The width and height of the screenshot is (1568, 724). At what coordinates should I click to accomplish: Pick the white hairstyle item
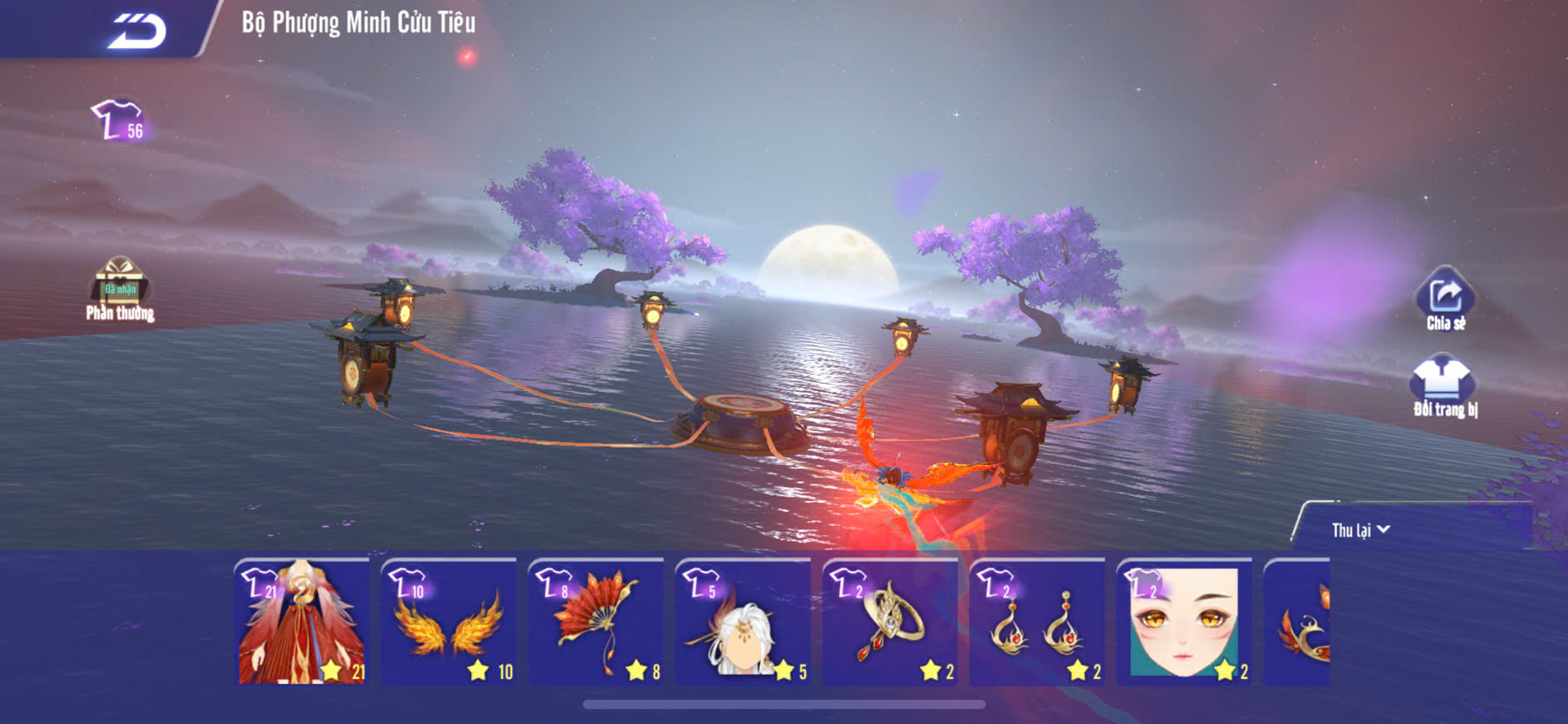pyautogui.click(x=743, y=622)
